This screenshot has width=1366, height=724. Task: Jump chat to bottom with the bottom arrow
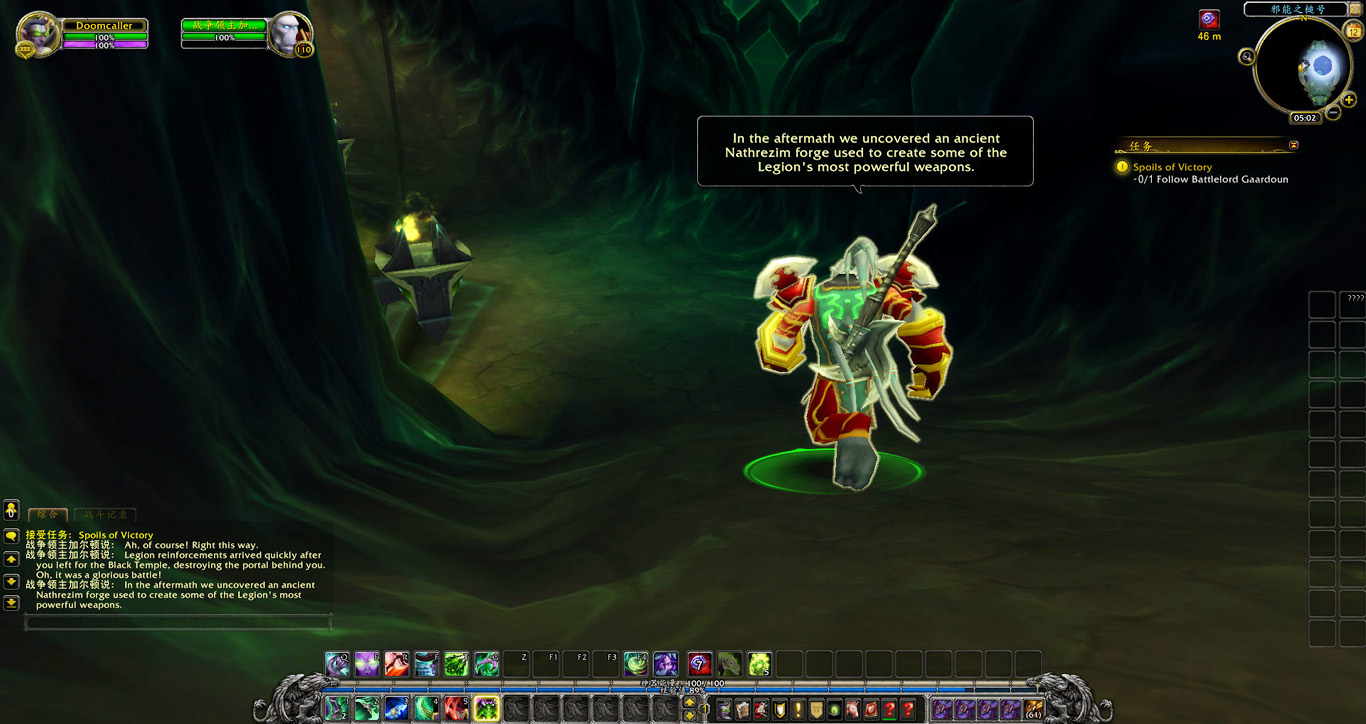pyautogui.click(x=11, y=603)
